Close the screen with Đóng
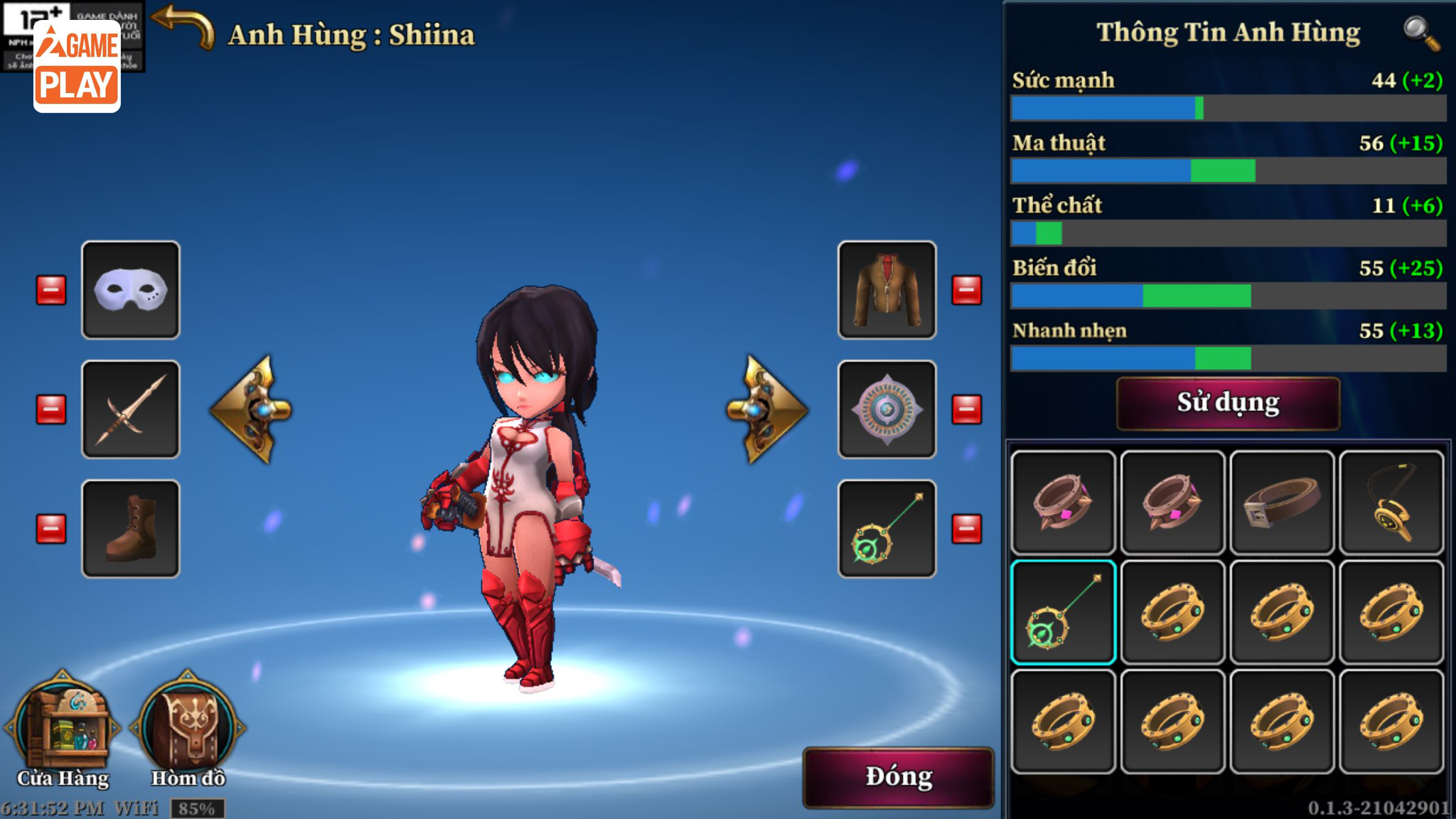The height and width of the screenshot is (819, 1456). 898,776
